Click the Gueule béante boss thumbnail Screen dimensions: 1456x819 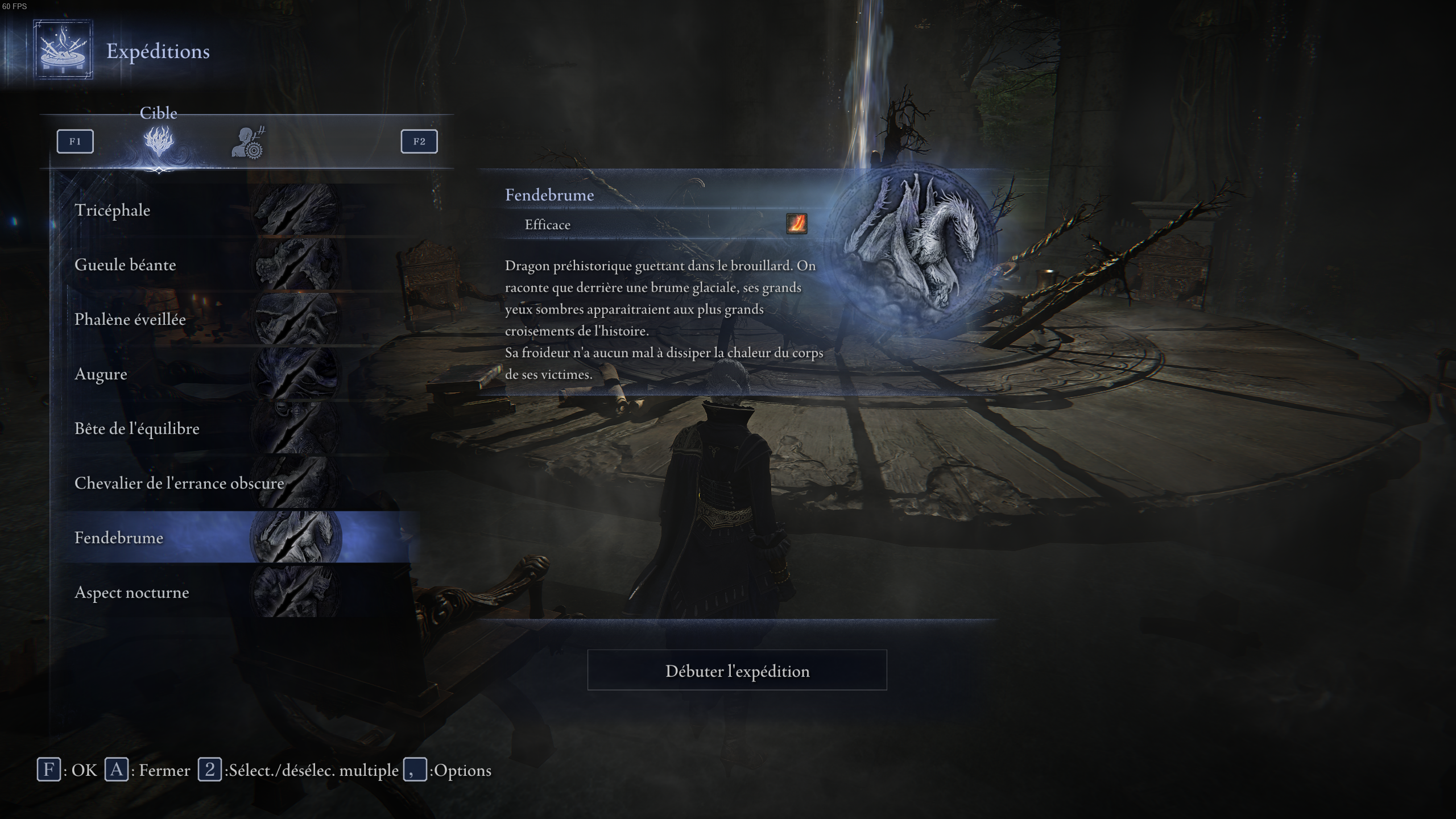coord(295,264)
